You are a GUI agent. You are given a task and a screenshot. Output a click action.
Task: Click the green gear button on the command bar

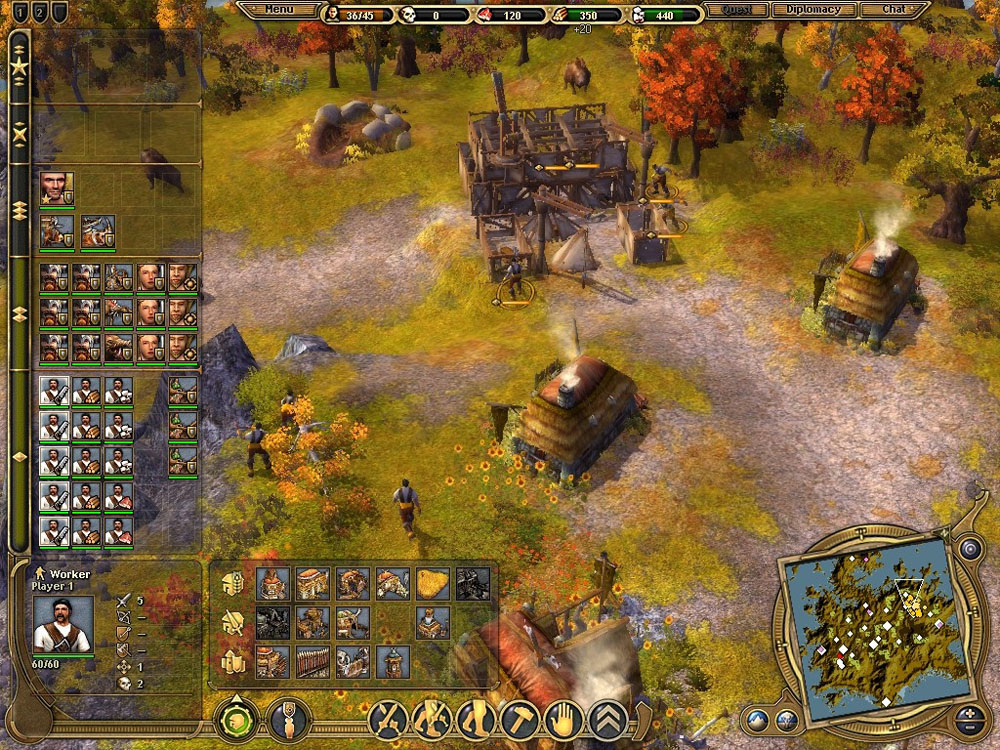point(237,720)
